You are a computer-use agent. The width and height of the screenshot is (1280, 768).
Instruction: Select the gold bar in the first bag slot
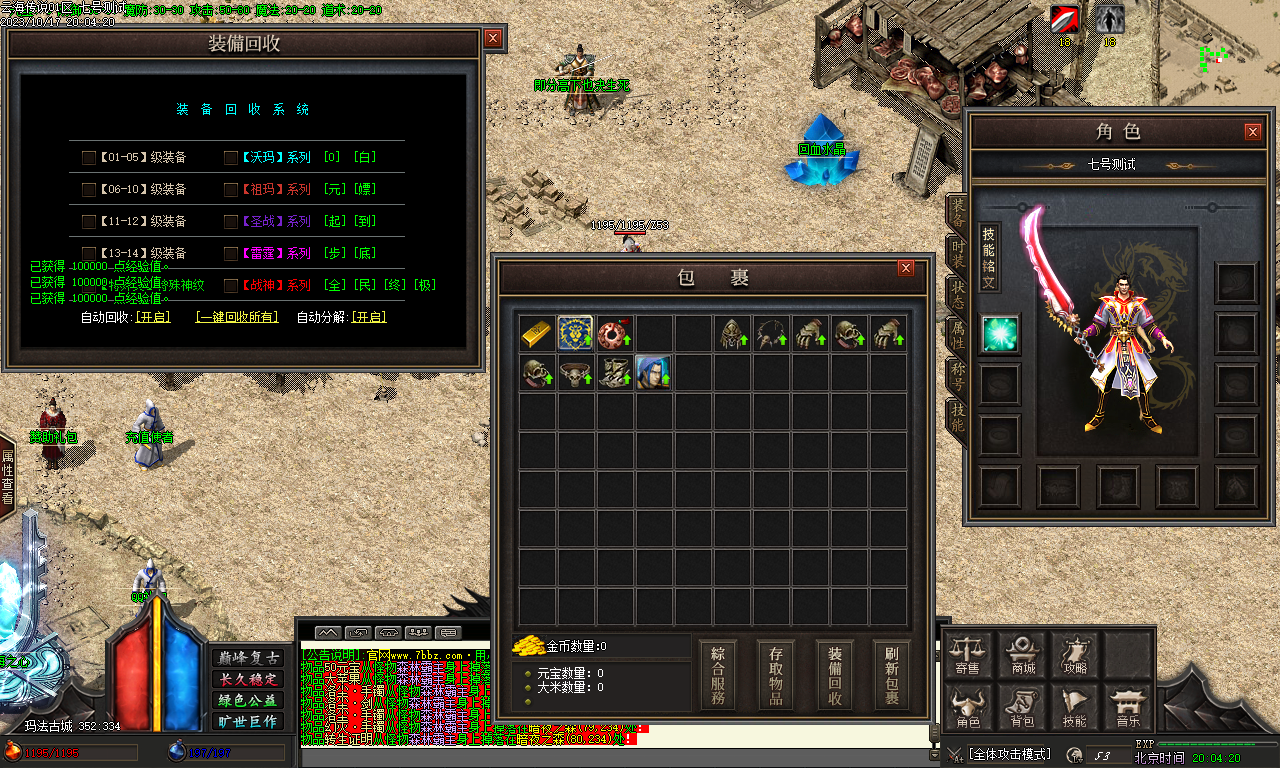(538, 333)
